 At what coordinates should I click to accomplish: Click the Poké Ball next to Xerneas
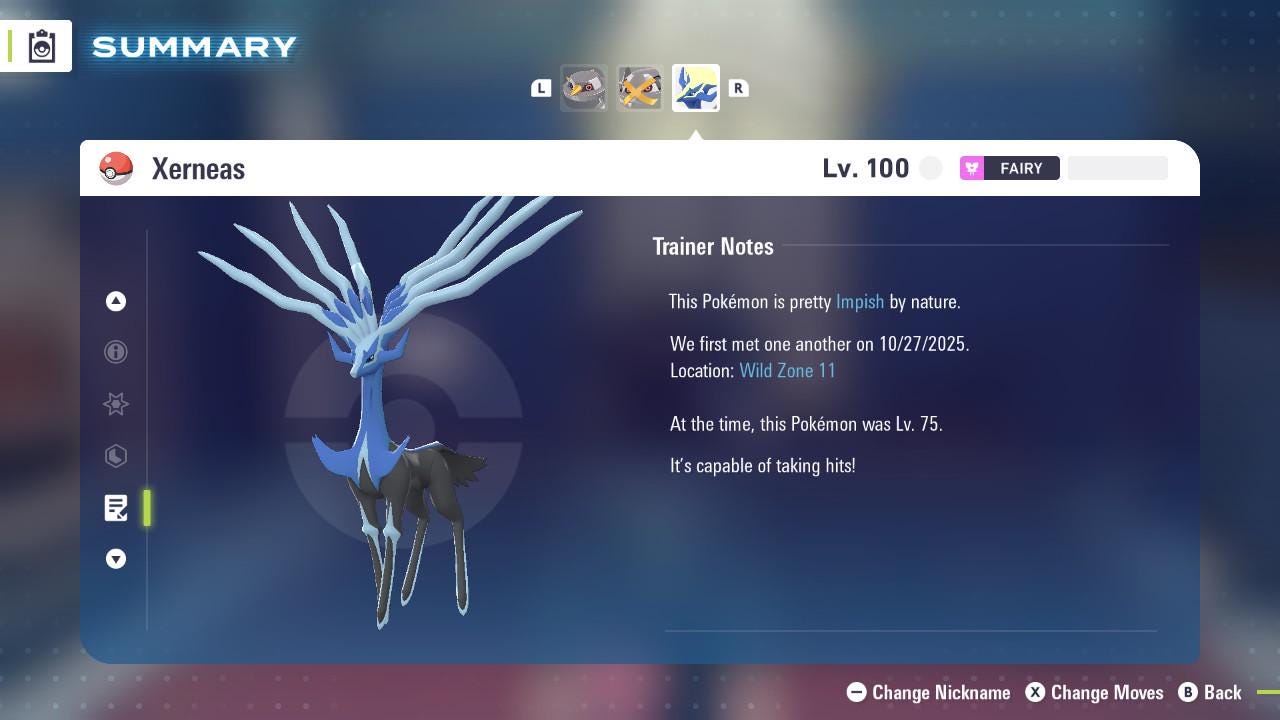pos(116,168)
